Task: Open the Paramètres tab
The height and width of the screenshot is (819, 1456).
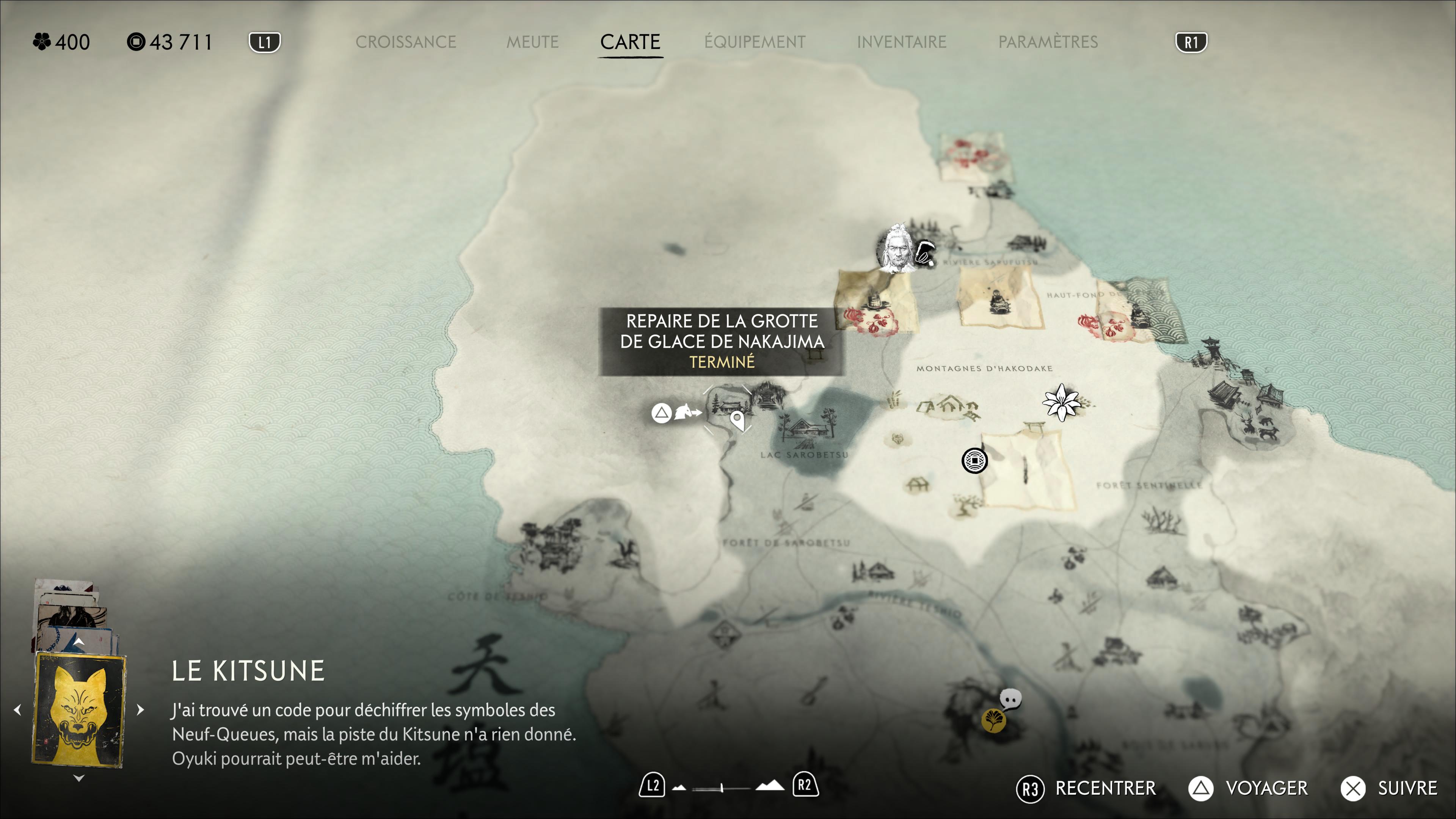Action: coord(1048,42)
